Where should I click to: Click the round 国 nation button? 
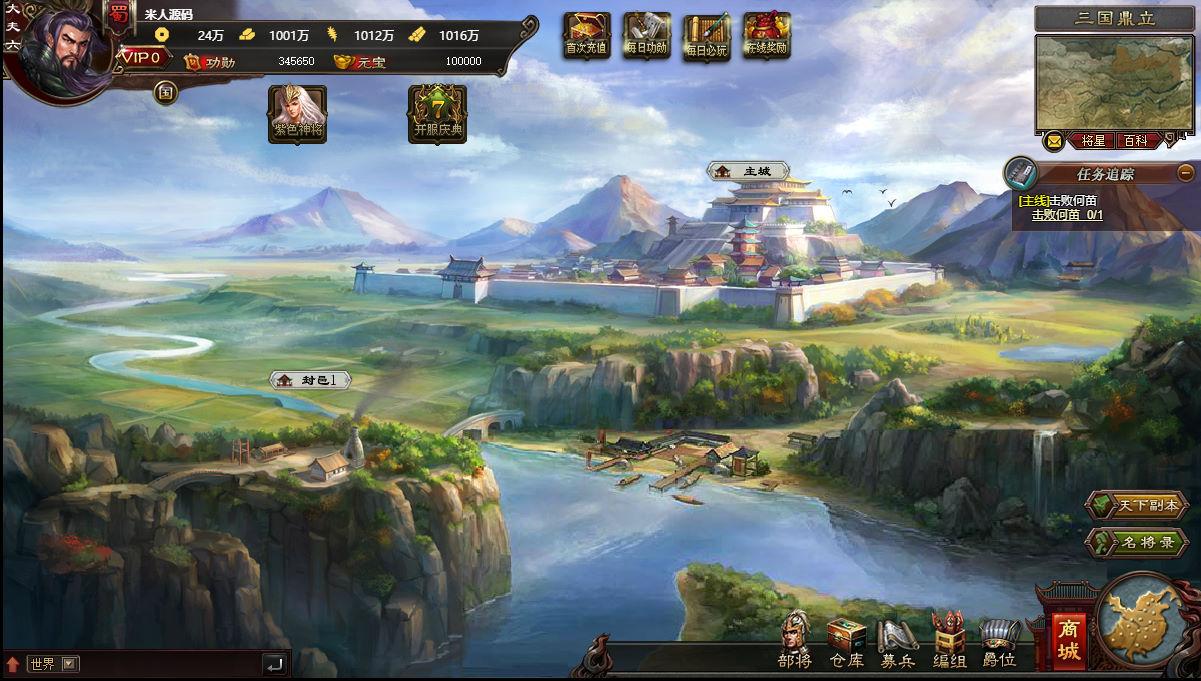166,92
